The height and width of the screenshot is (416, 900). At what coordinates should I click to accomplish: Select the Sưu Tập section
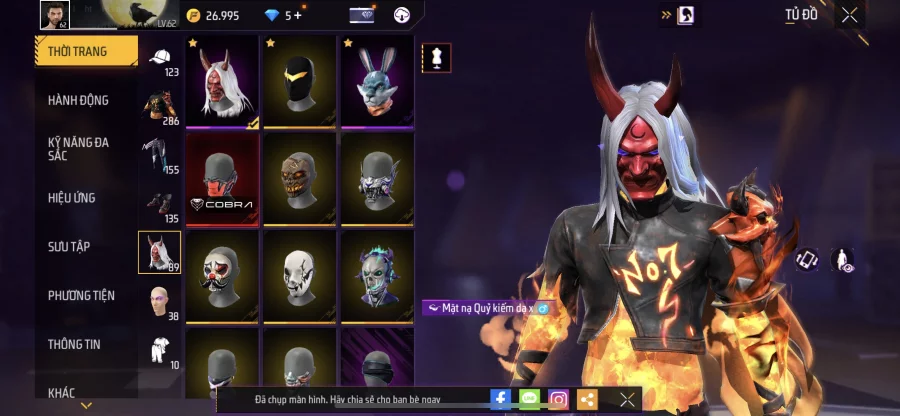tap(69, 246)
